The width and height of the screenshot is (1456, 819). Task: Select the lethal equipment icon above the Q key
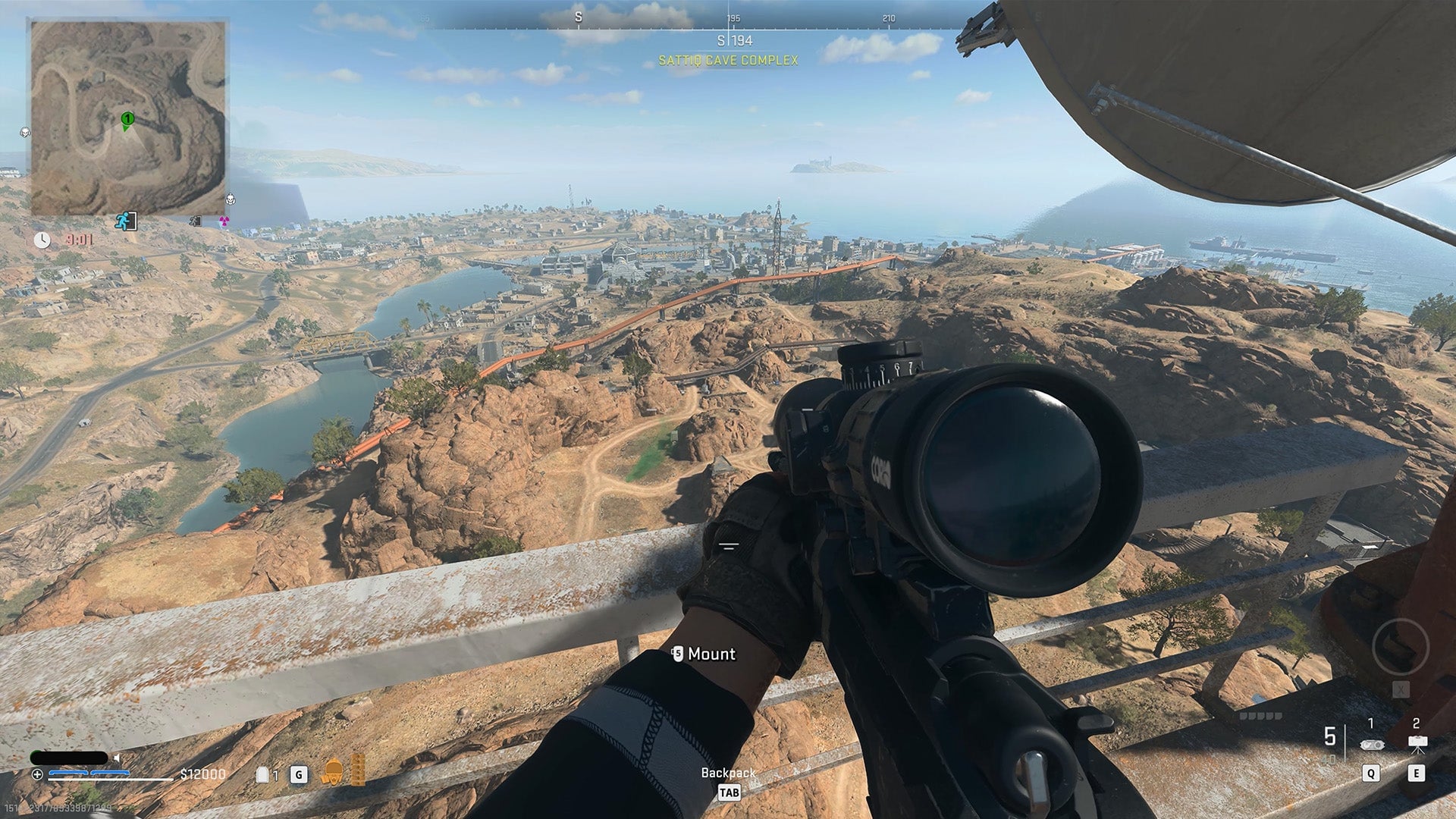click(1374, 743)
